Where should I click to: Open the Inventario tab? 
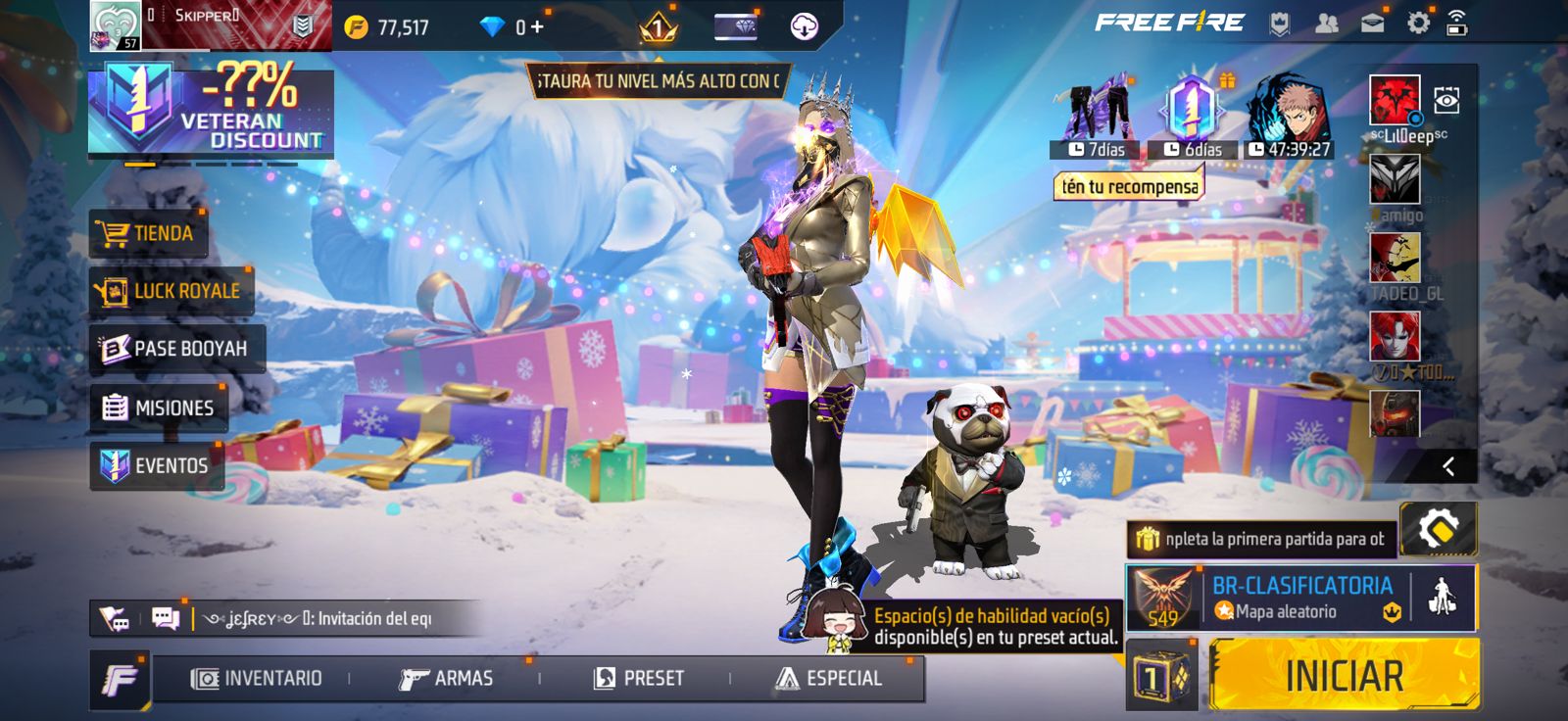tap(257, 678)
